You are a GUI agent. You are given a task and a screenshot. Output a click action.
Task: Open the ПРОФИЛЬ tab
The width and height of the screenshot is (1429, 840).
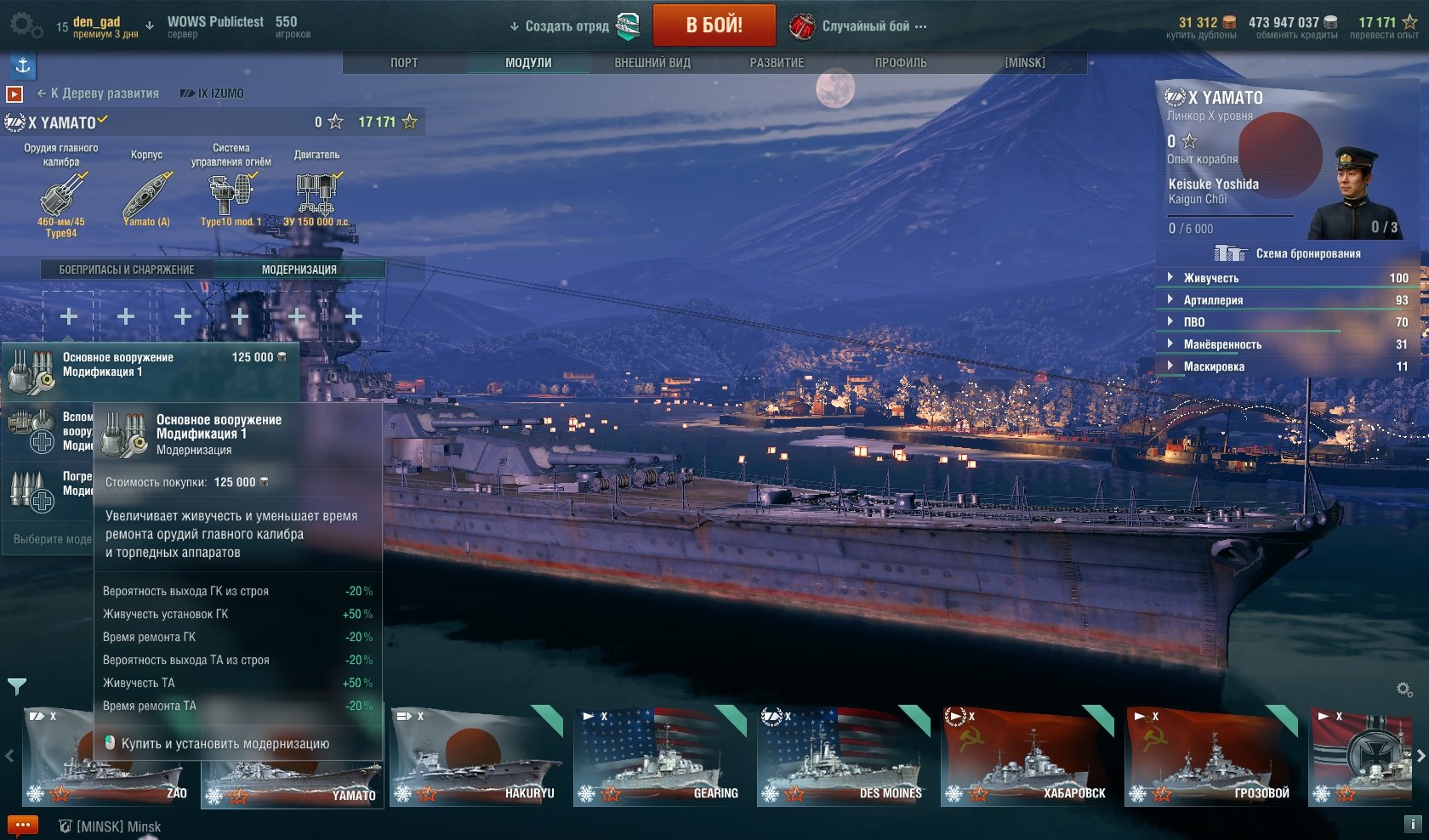click(x=901, y=63)
